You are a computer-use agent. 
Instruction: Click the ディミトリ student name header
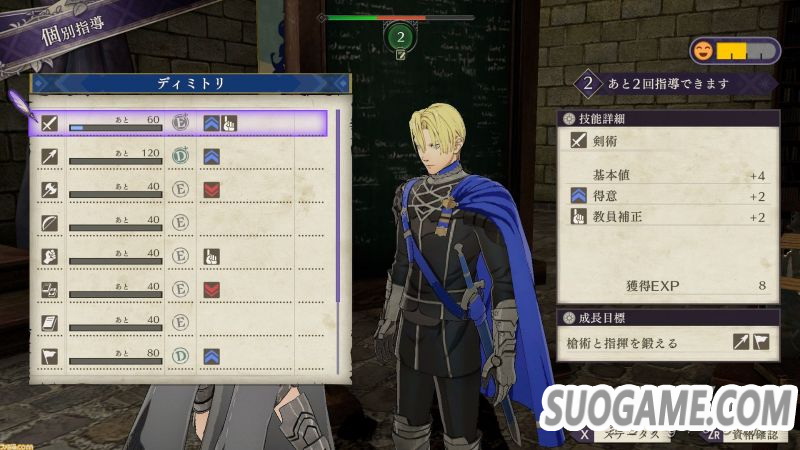(190, 84)
